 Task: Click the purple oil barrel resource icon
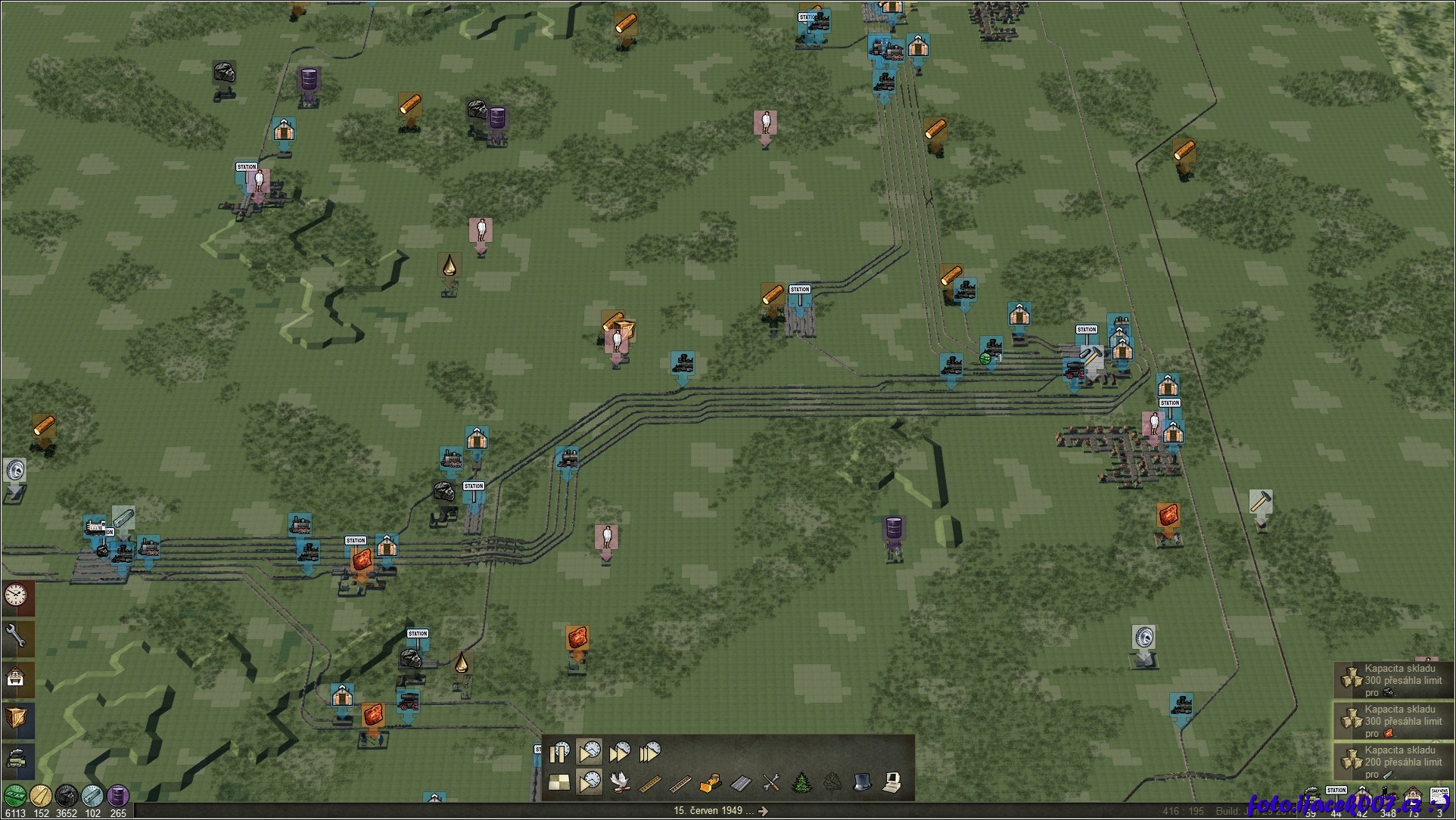click(x=117, y=796)
